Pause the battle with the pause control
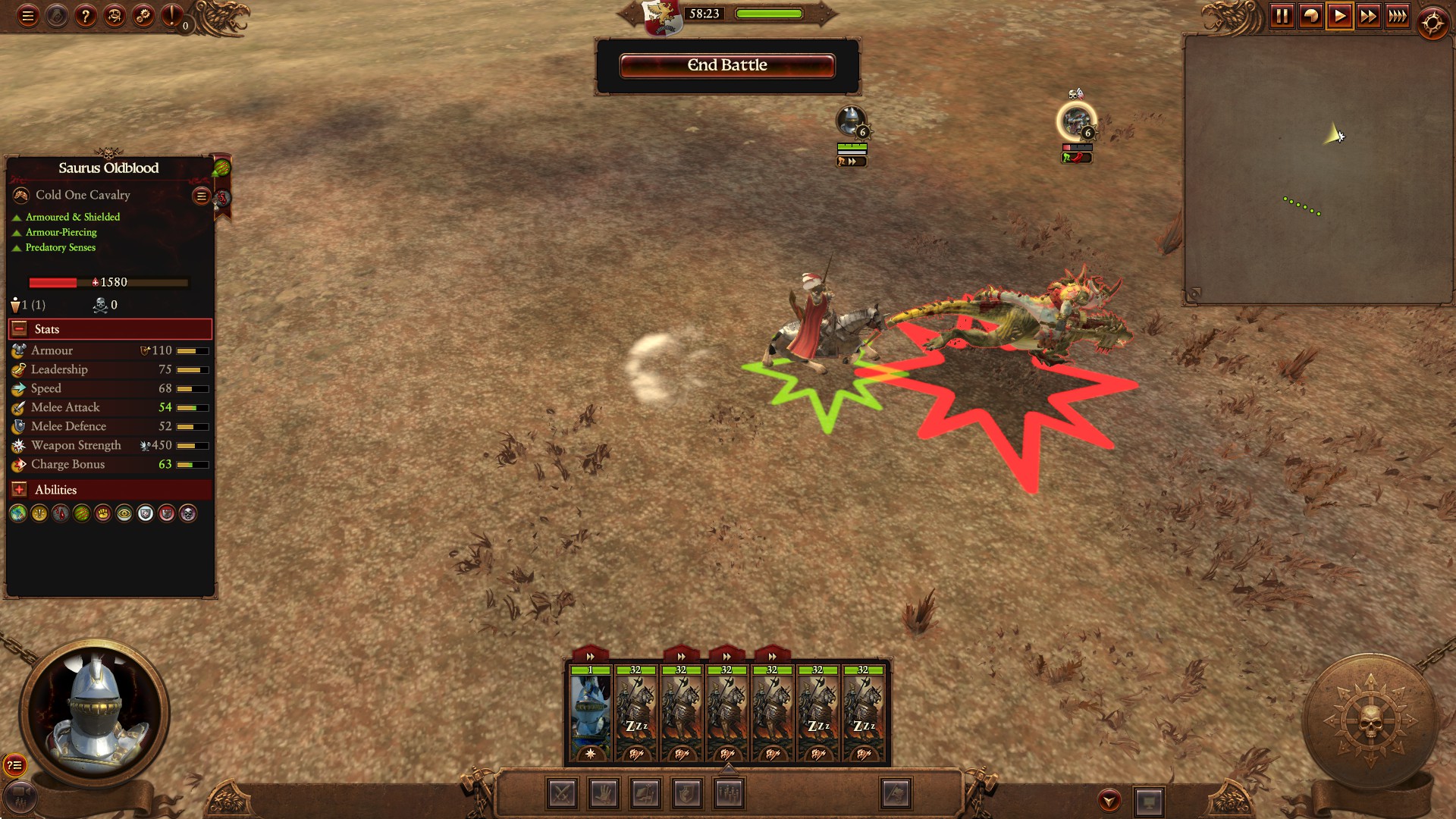The width and height of the screenshot is (1456, 819). tap(1283, 14)
